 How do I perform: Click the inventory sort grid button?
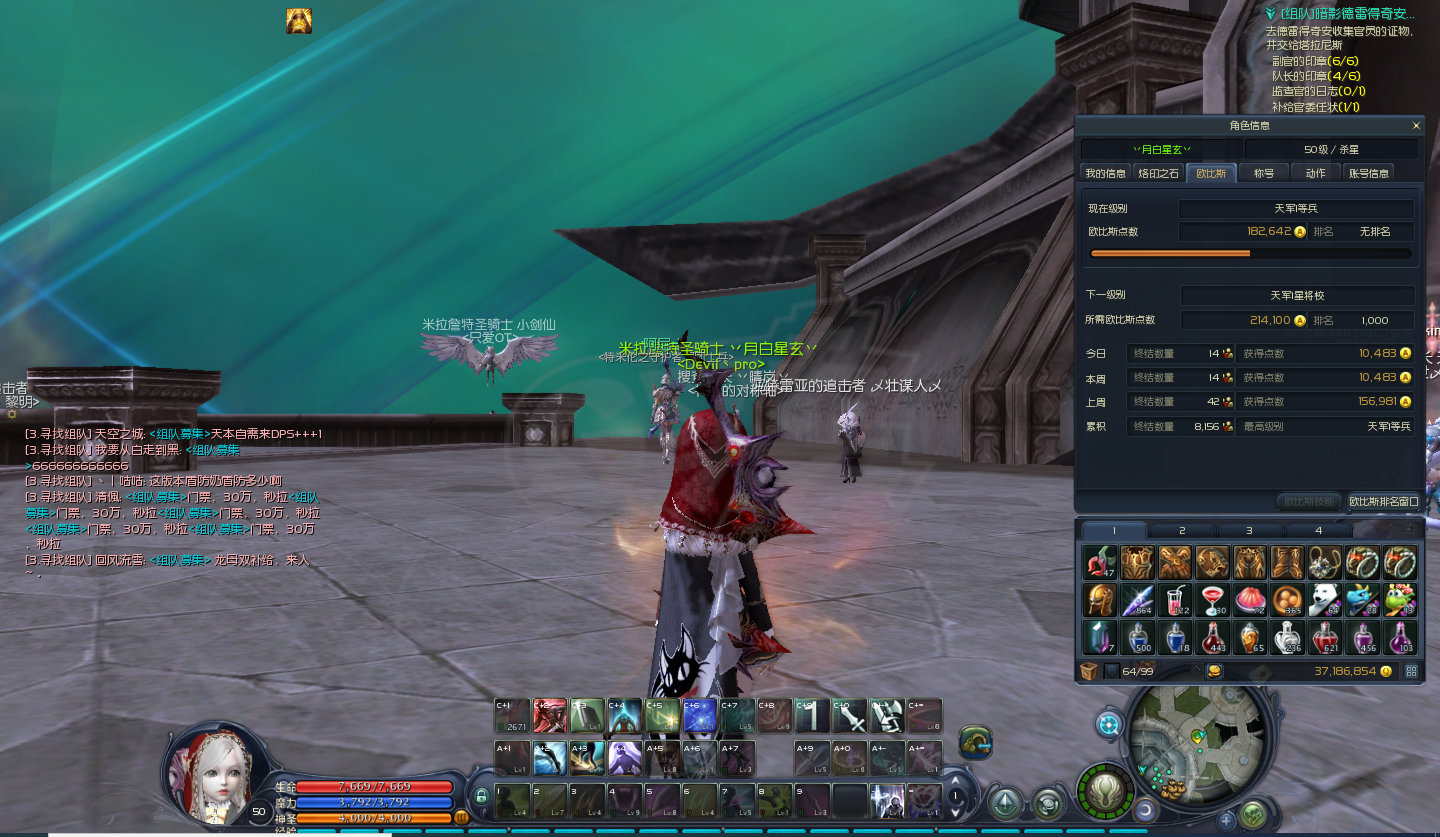pyautogui.click(x=1411, y=671)
